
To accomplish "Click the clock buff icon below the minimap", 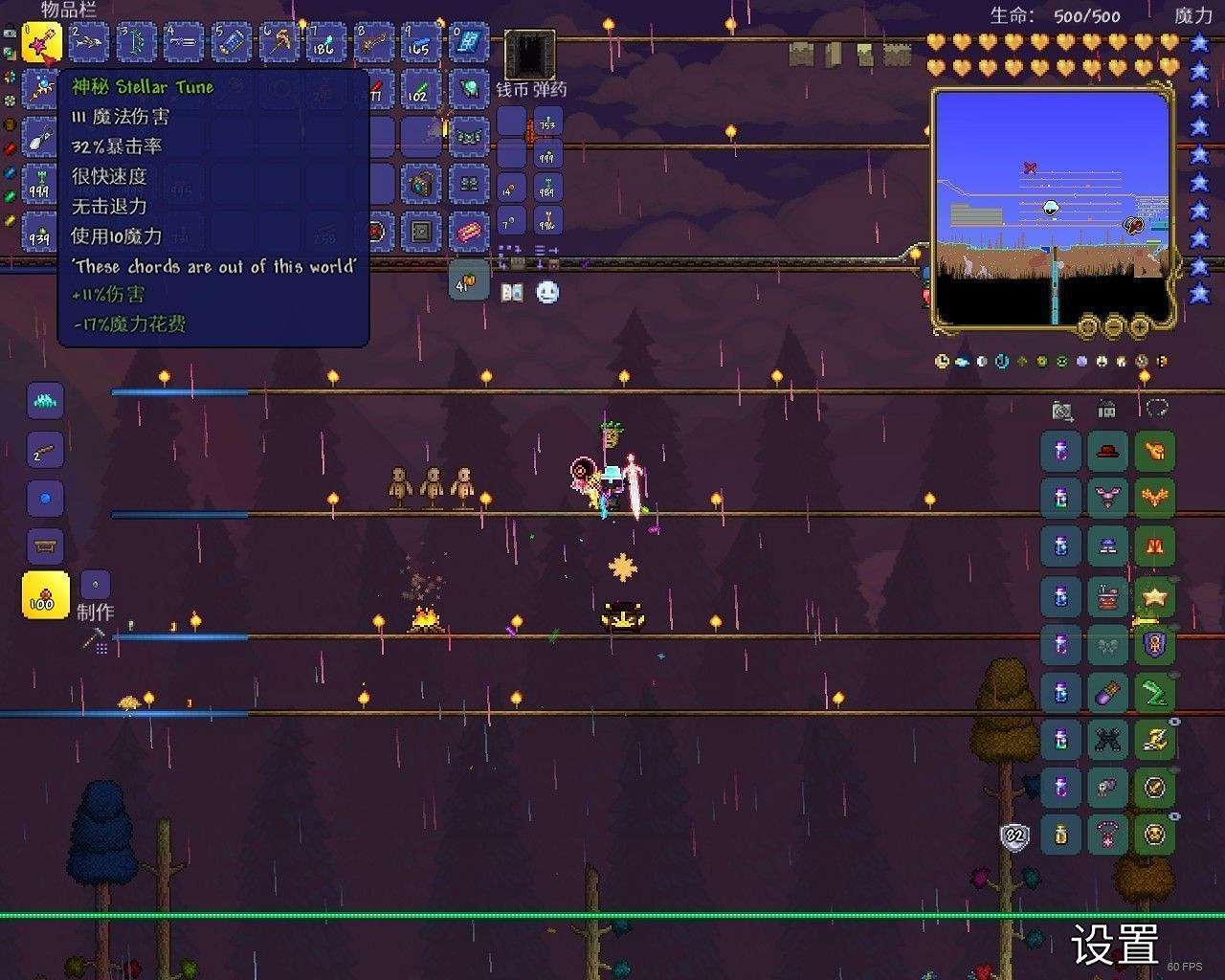I will 942,362.
